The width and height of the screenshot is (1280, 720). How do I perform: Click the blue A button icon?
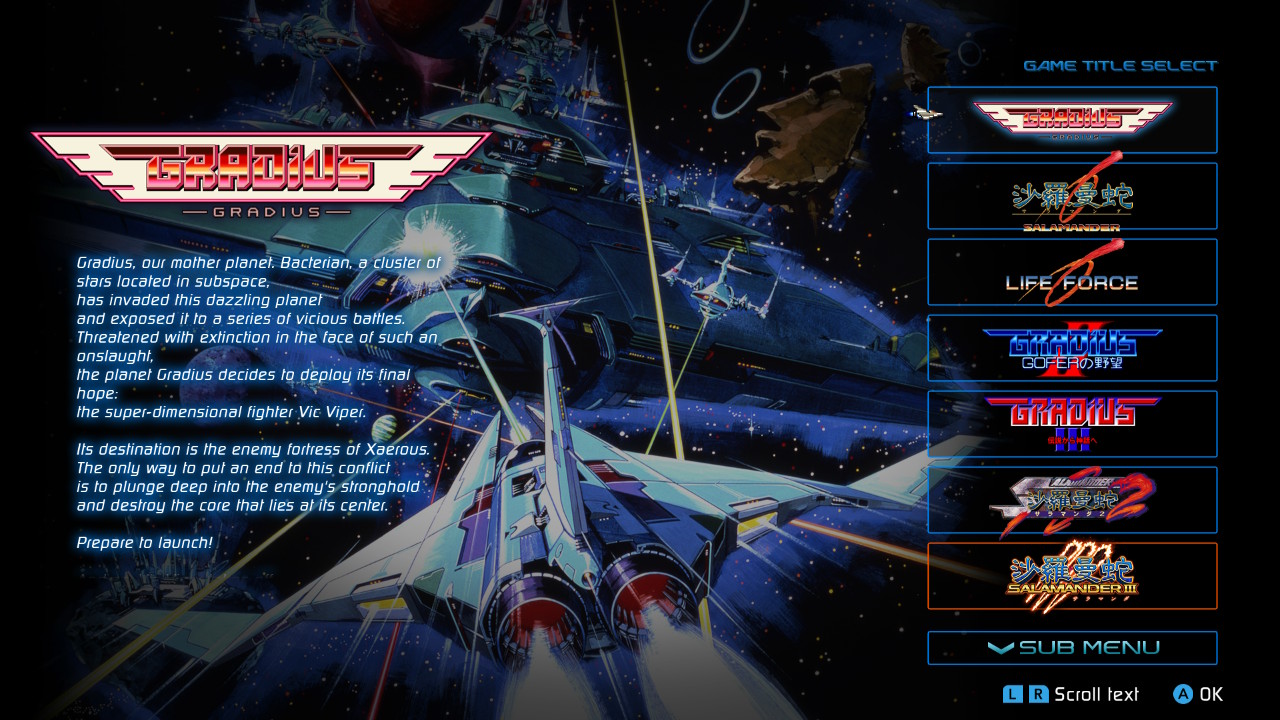point(1182,693)
